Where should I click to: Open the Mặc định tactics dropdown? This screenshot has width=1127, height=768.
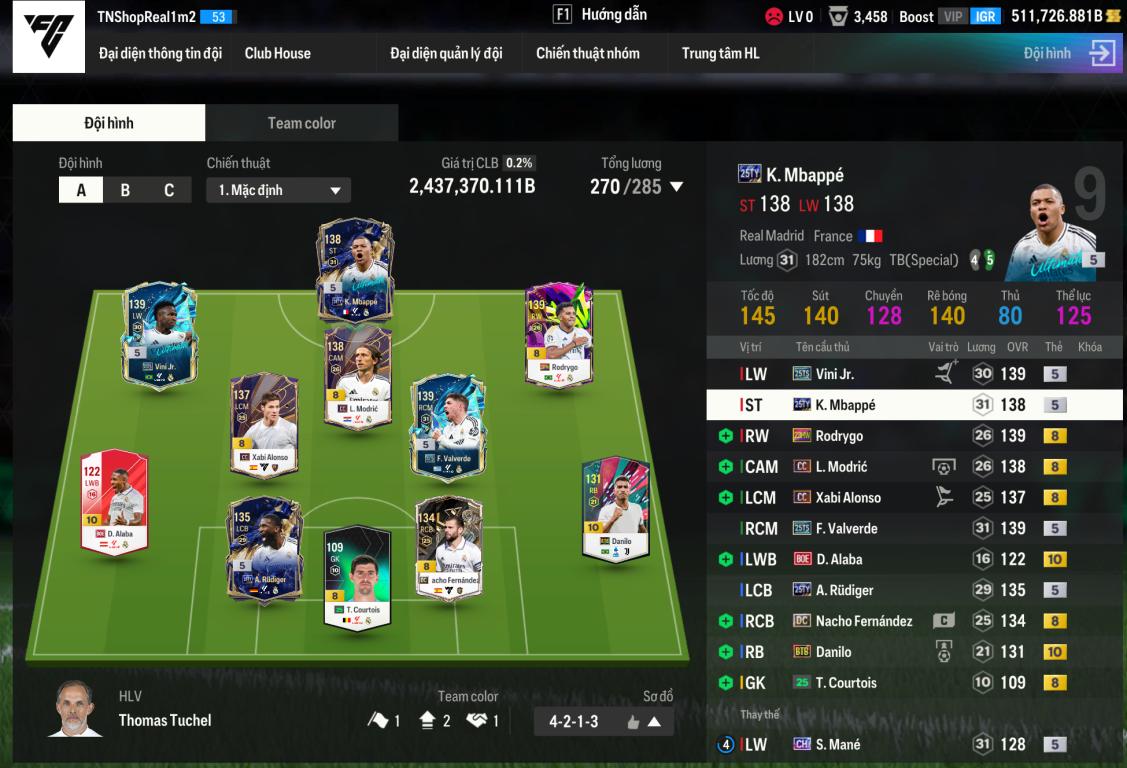tap(278, 190)
